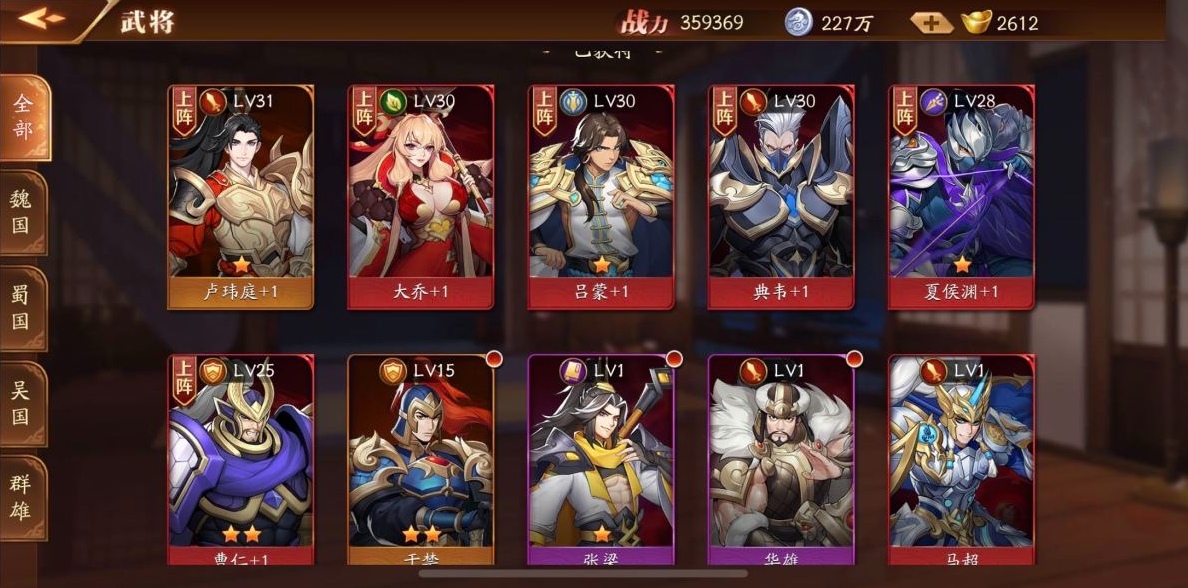This screenshot has height=588, width=1188.
Task: Select the 马超 hero card
Action: pyautogui.click(x=961, y=460)
